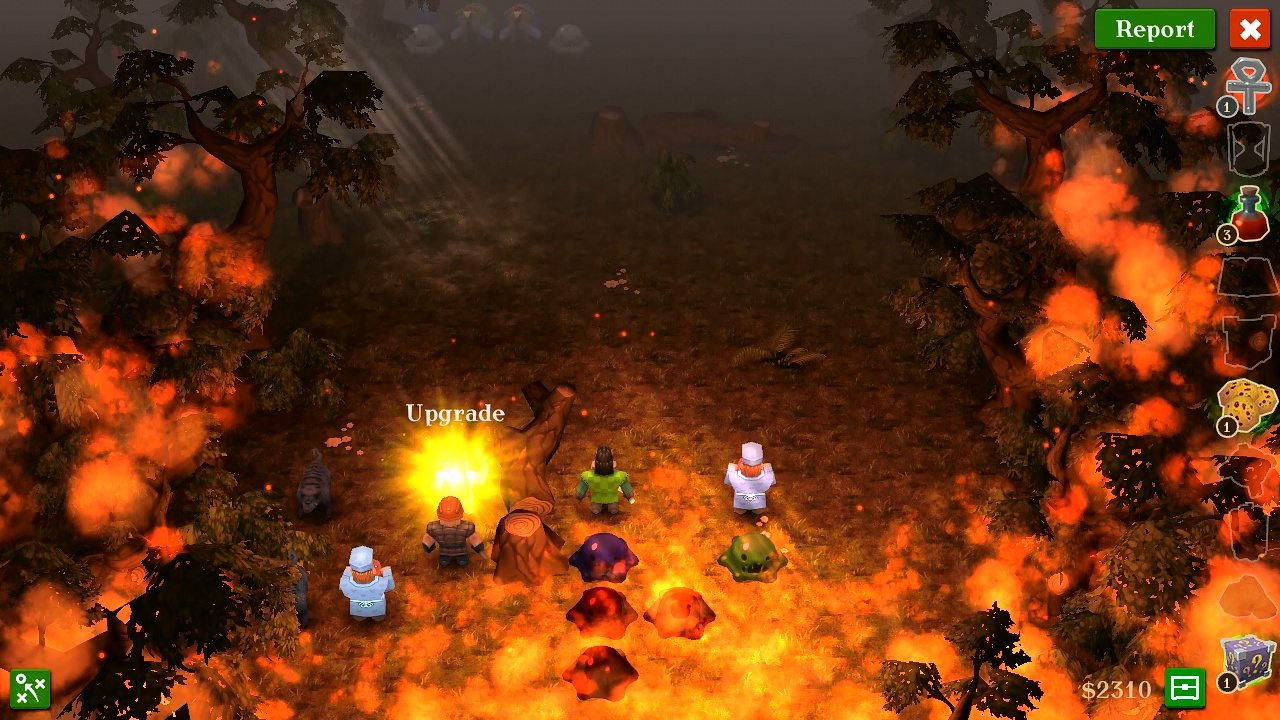Select the ankh item slot
Viewport: 1280px width, 720px height.
point(1247,86)
